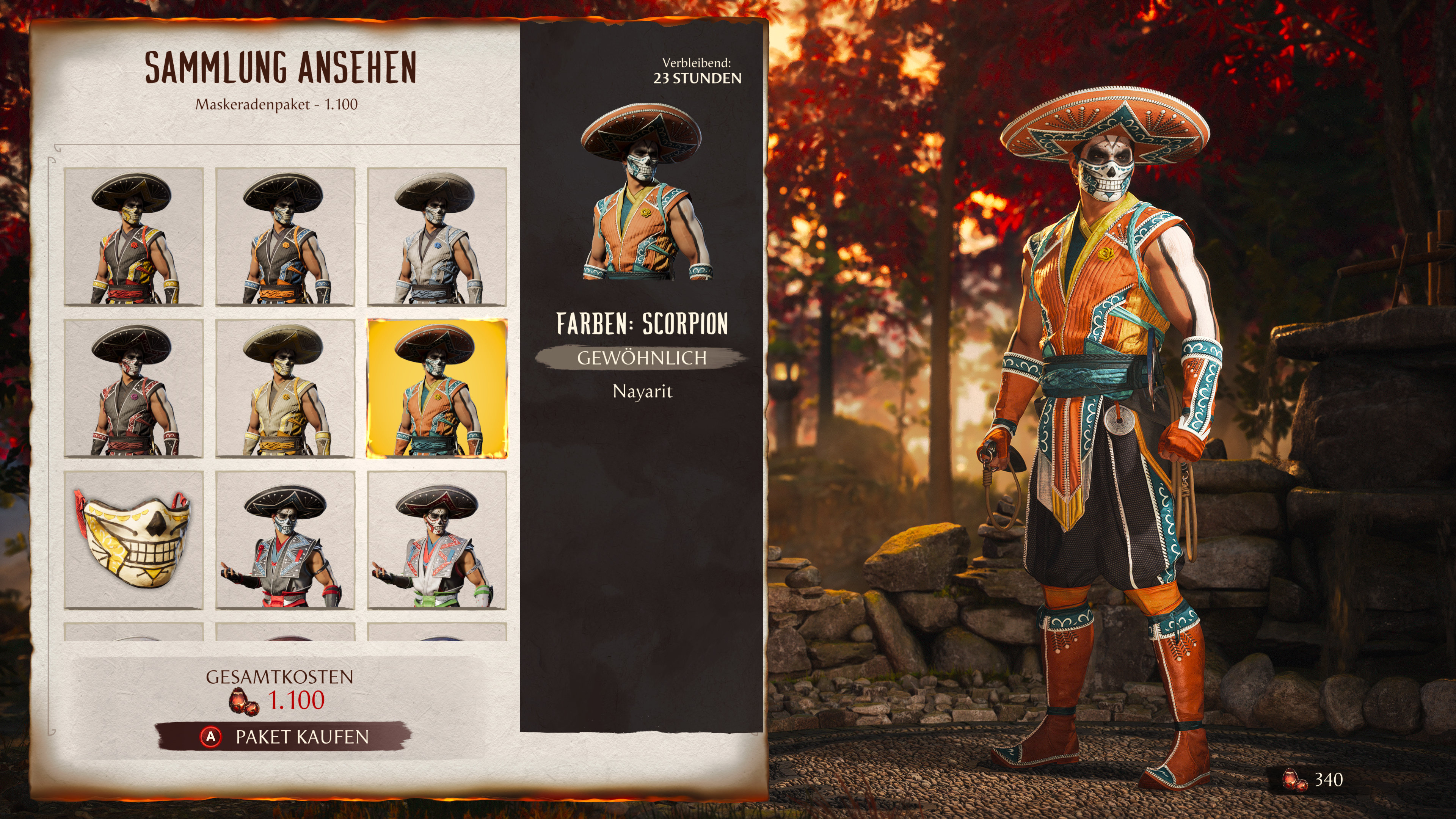Select the black and red Scorpion skin
1456x819 pixels.
tap(133, 388)
